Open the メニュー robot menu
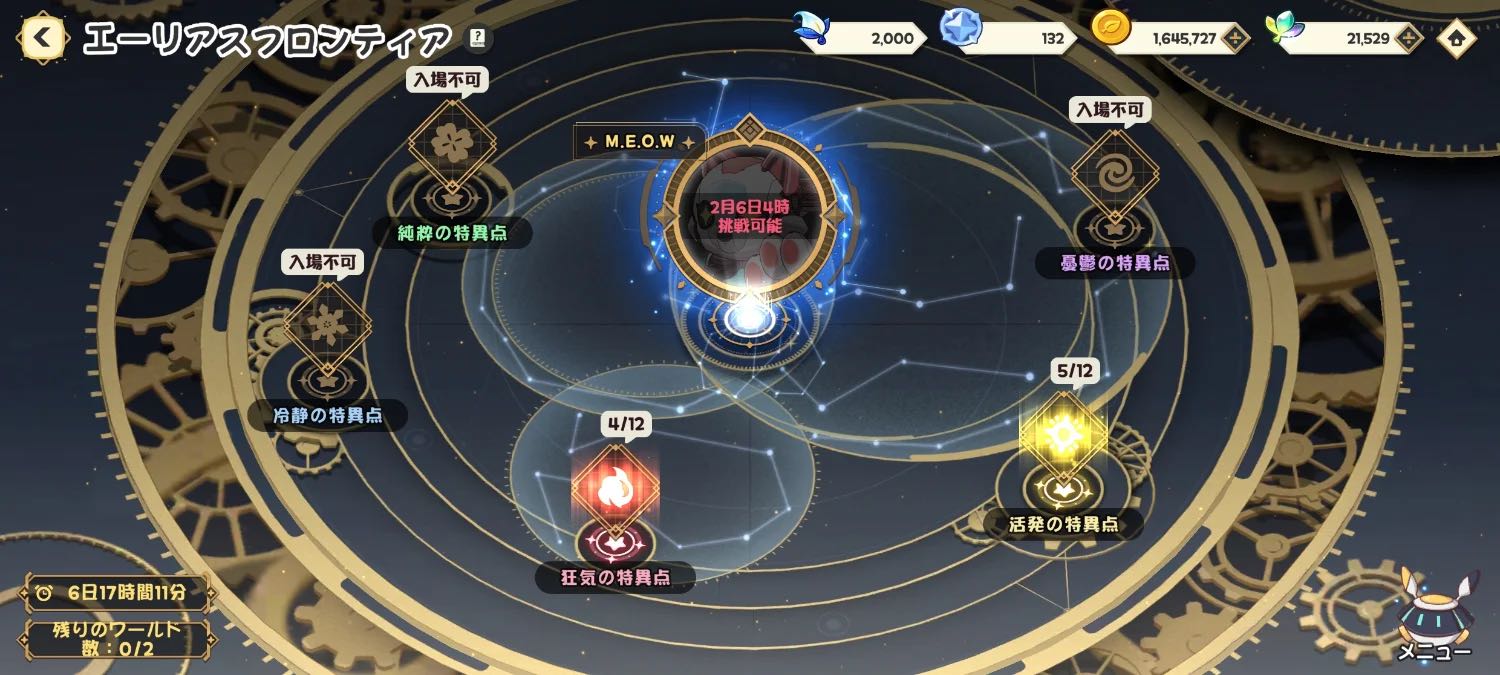The width and height of the screenshot is (1500, 675). pyautogui.click(x=1434, y=613)
